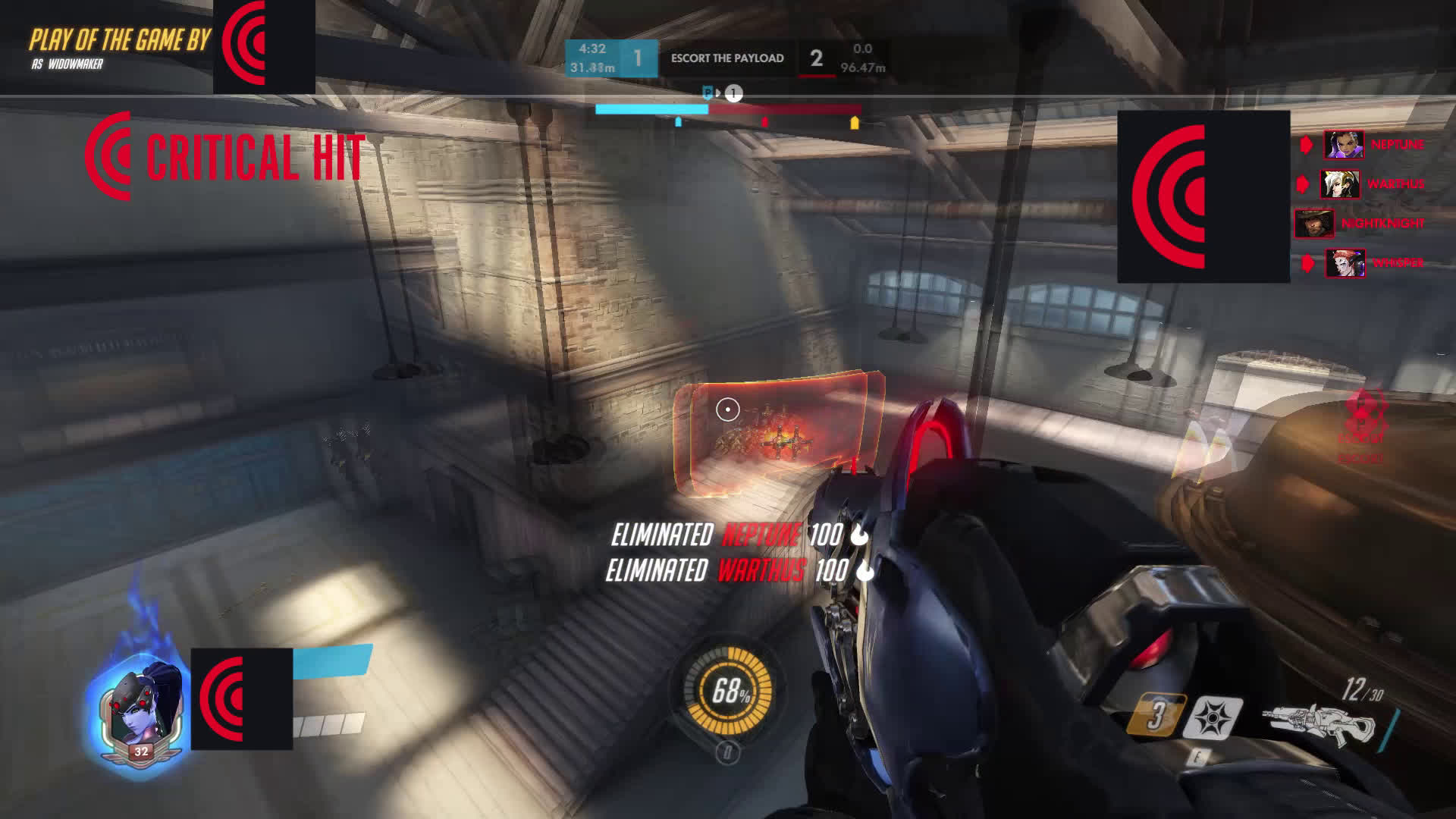Select NightKnight's McCree portrait in kill feed

click(1314, 224)
